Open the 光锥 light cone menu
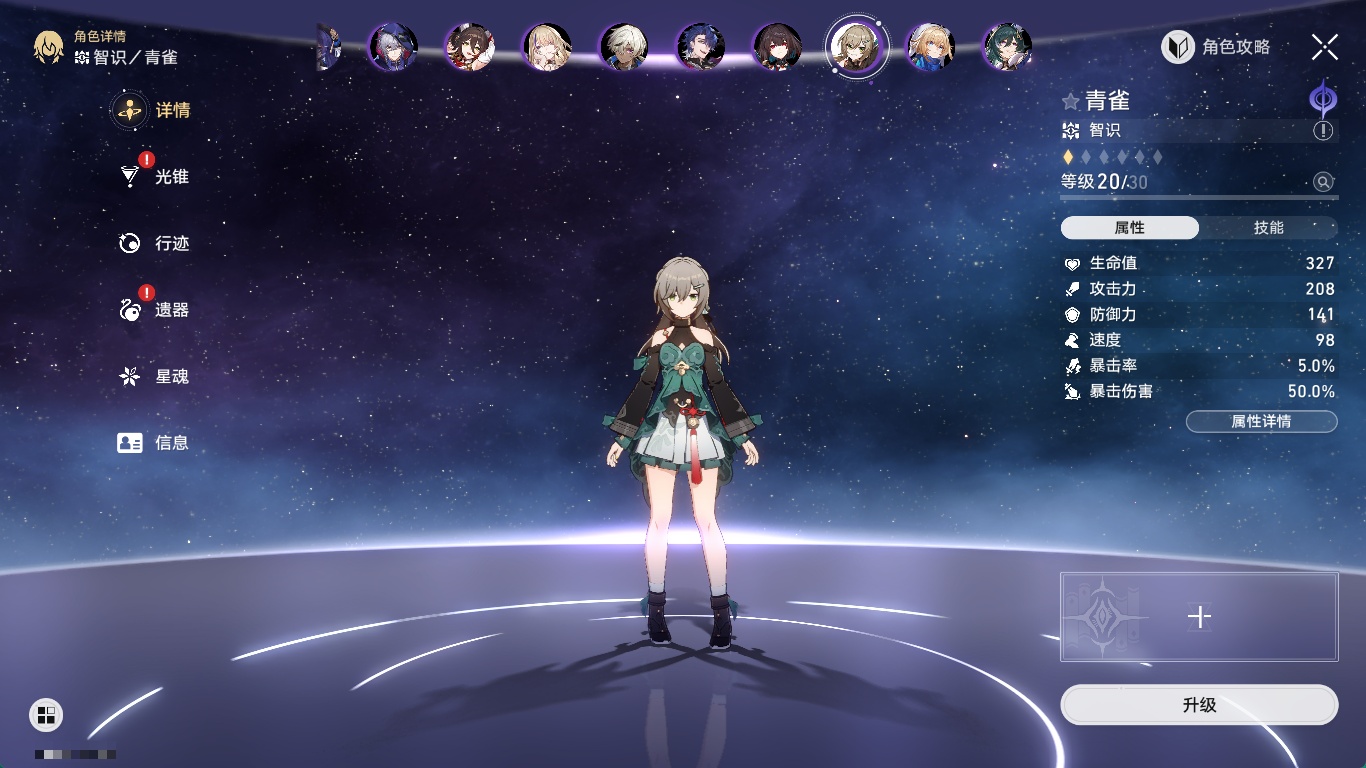The height and width of the screenshot is (768, 1366). tap(155, 177)
